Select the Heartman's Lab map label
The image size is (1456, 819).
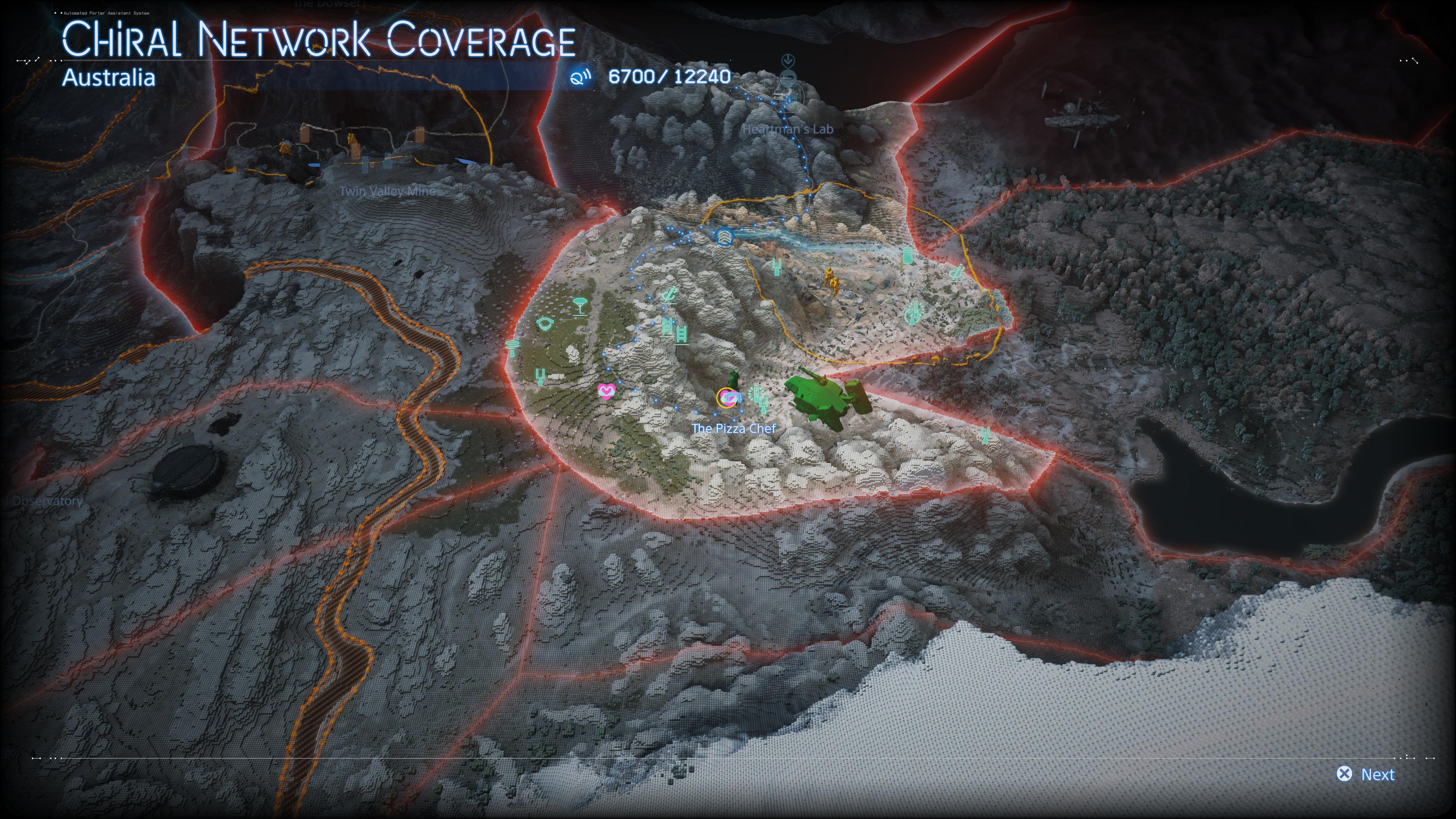pos(788,129)
